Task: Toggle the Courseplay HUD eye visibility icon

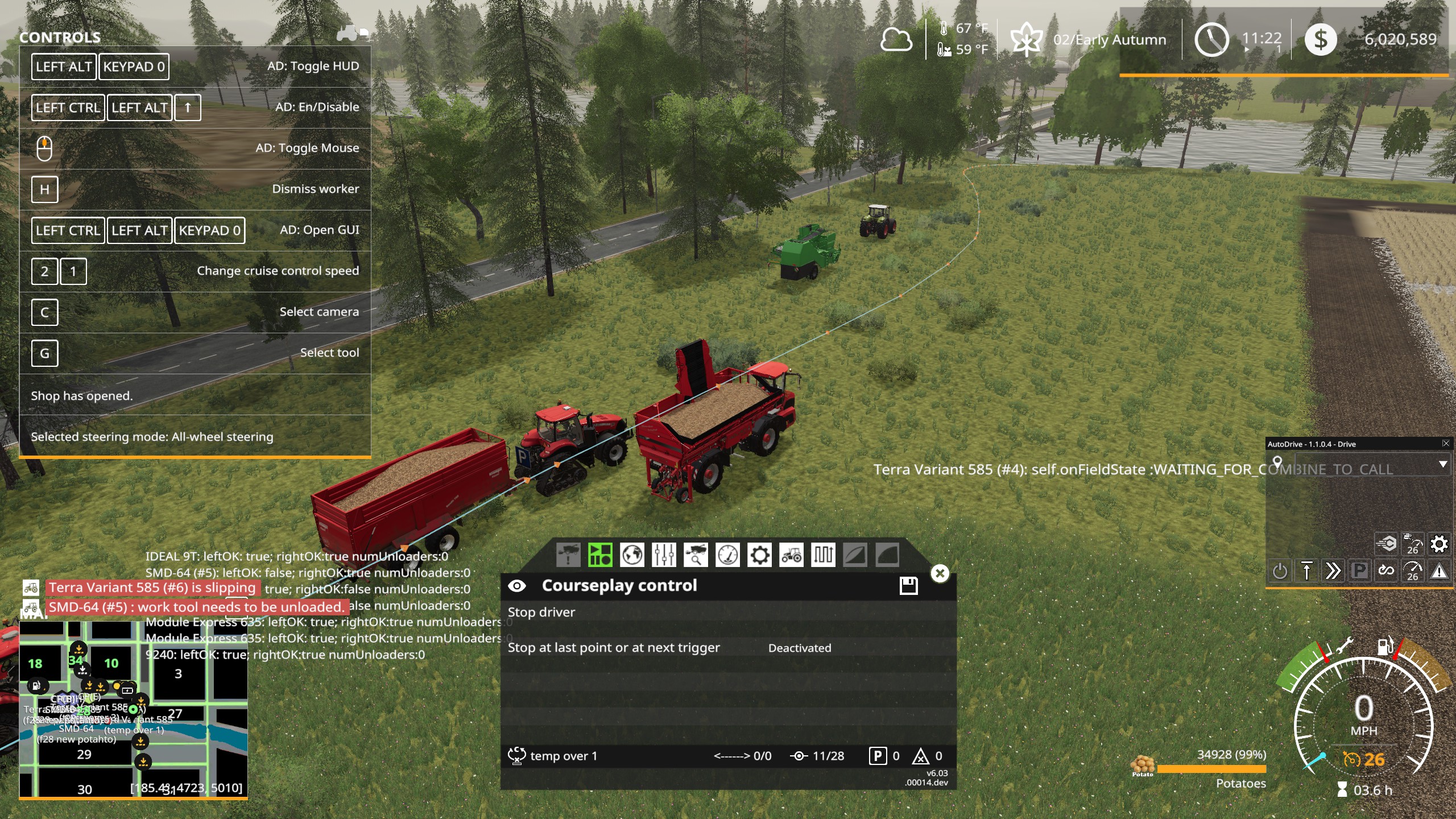Action: pyautogui.click(x=518, y=585)
